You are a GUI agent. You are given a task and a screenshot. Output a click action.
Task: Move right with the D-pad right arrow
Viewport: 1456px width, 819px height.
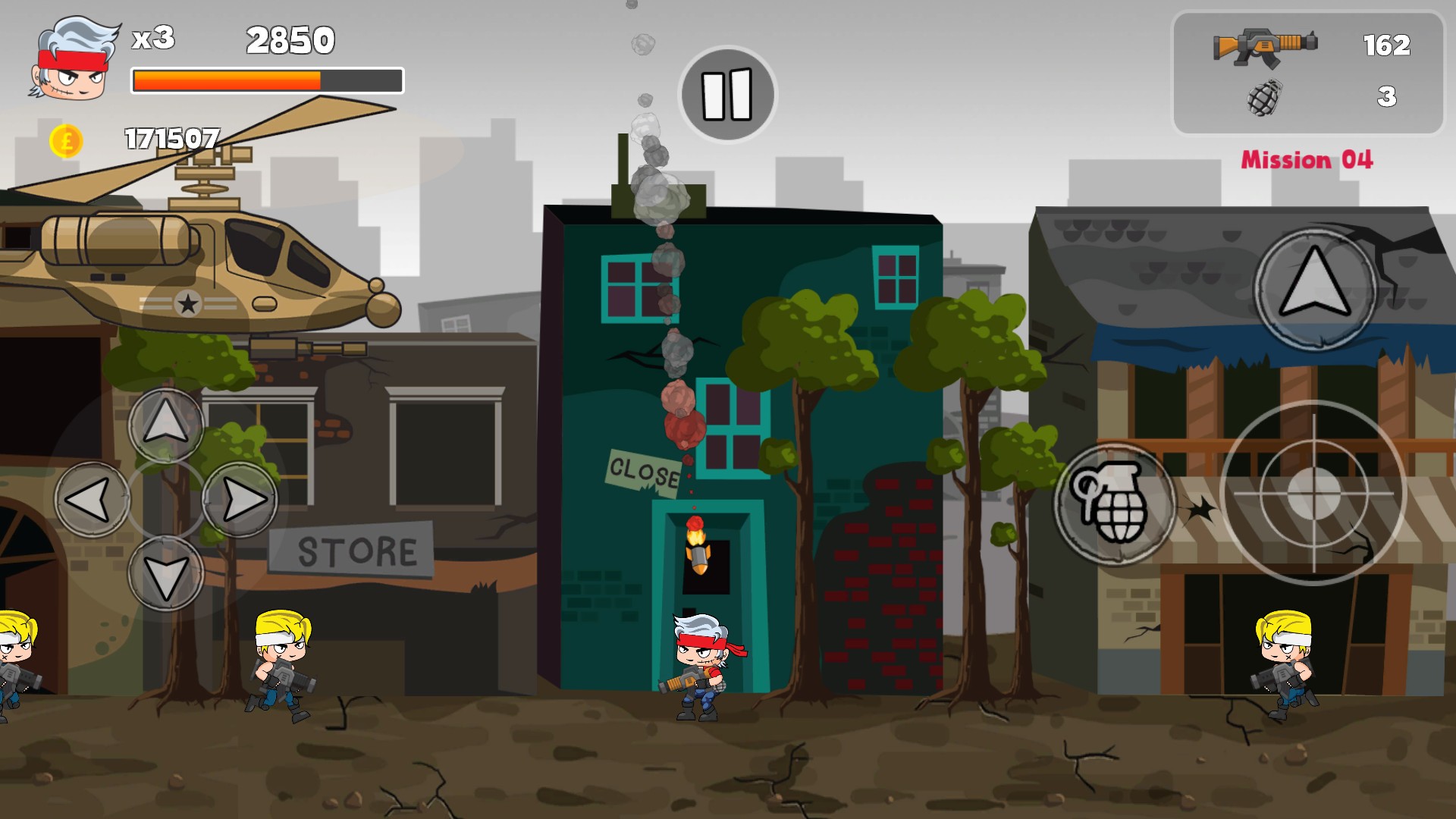[240, 500]
